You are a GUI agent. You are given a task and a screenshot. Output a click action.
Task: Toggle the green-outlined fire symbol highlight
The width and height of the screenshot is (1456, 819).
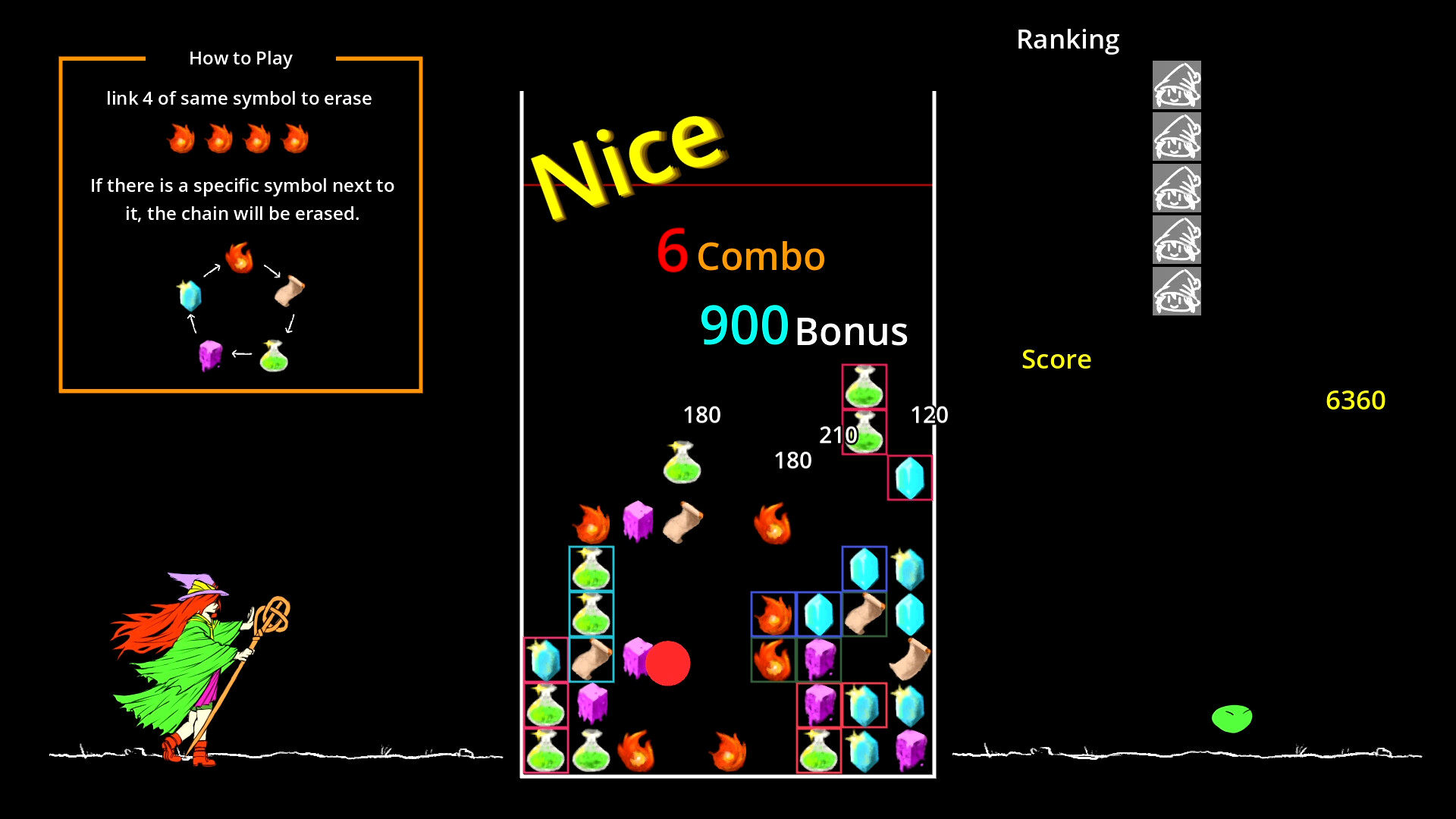click(x=775, y=660)
